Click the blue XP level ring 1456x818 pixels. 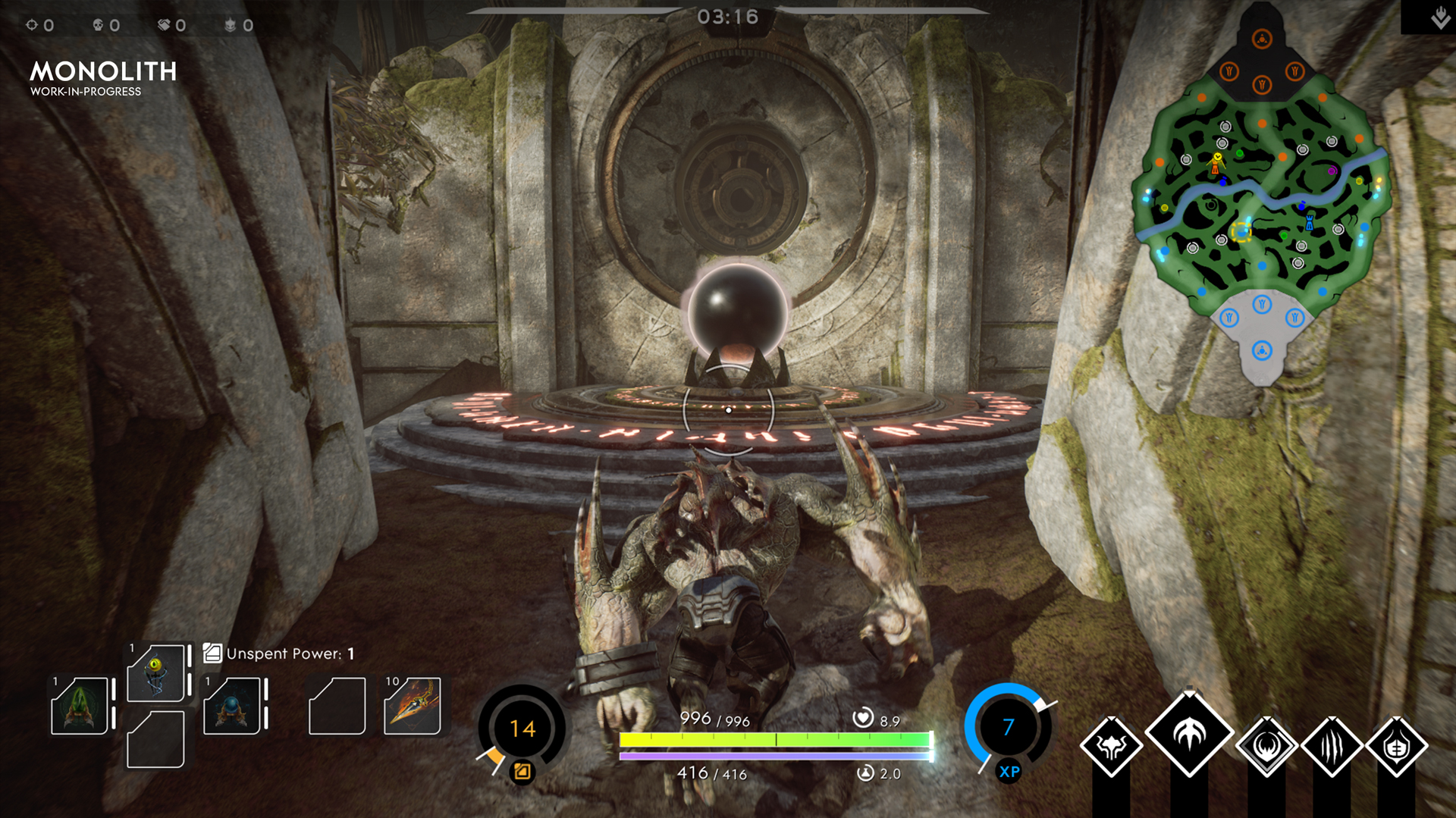click(1008, 727)
